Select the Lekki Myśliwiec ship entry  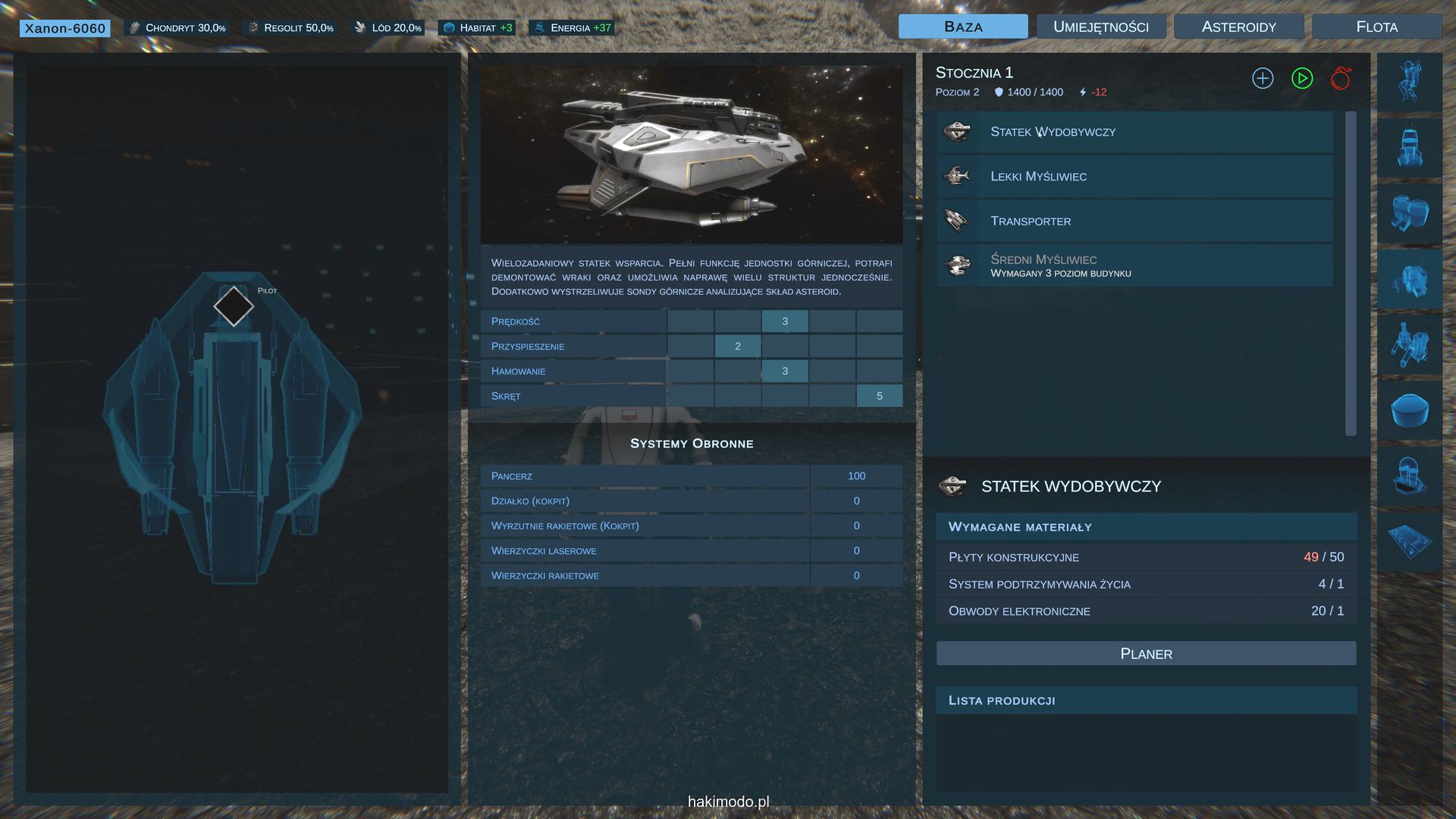click(1134, 177)
